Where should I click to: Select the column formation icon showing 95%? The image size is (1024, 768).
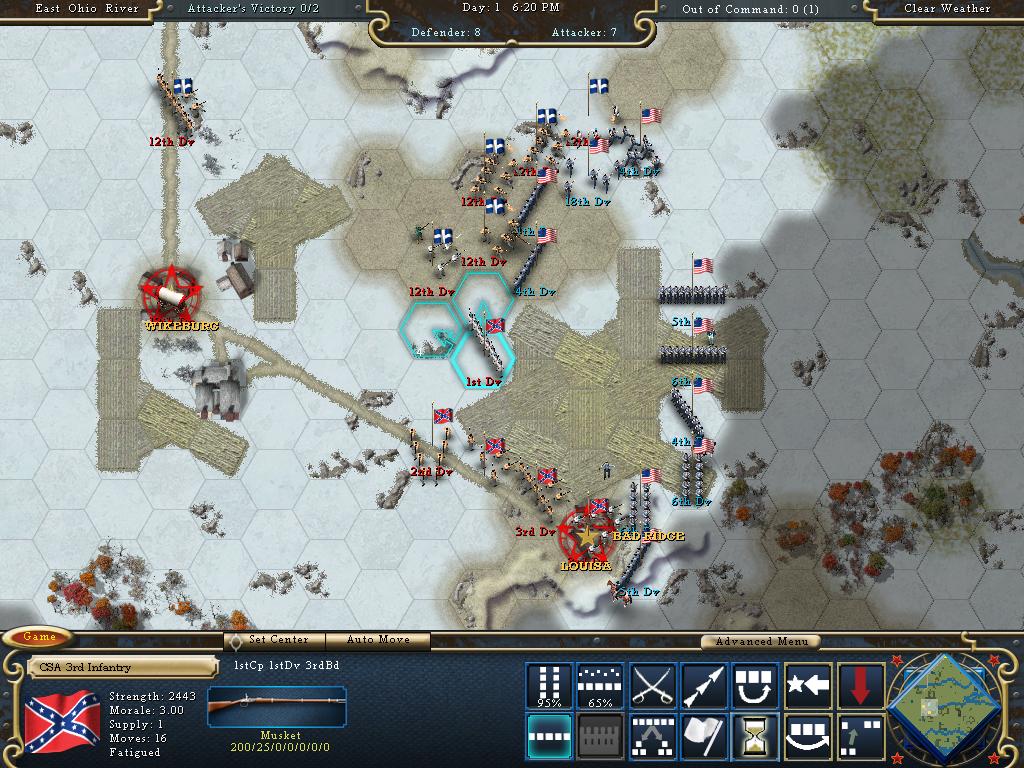[549, 686]
